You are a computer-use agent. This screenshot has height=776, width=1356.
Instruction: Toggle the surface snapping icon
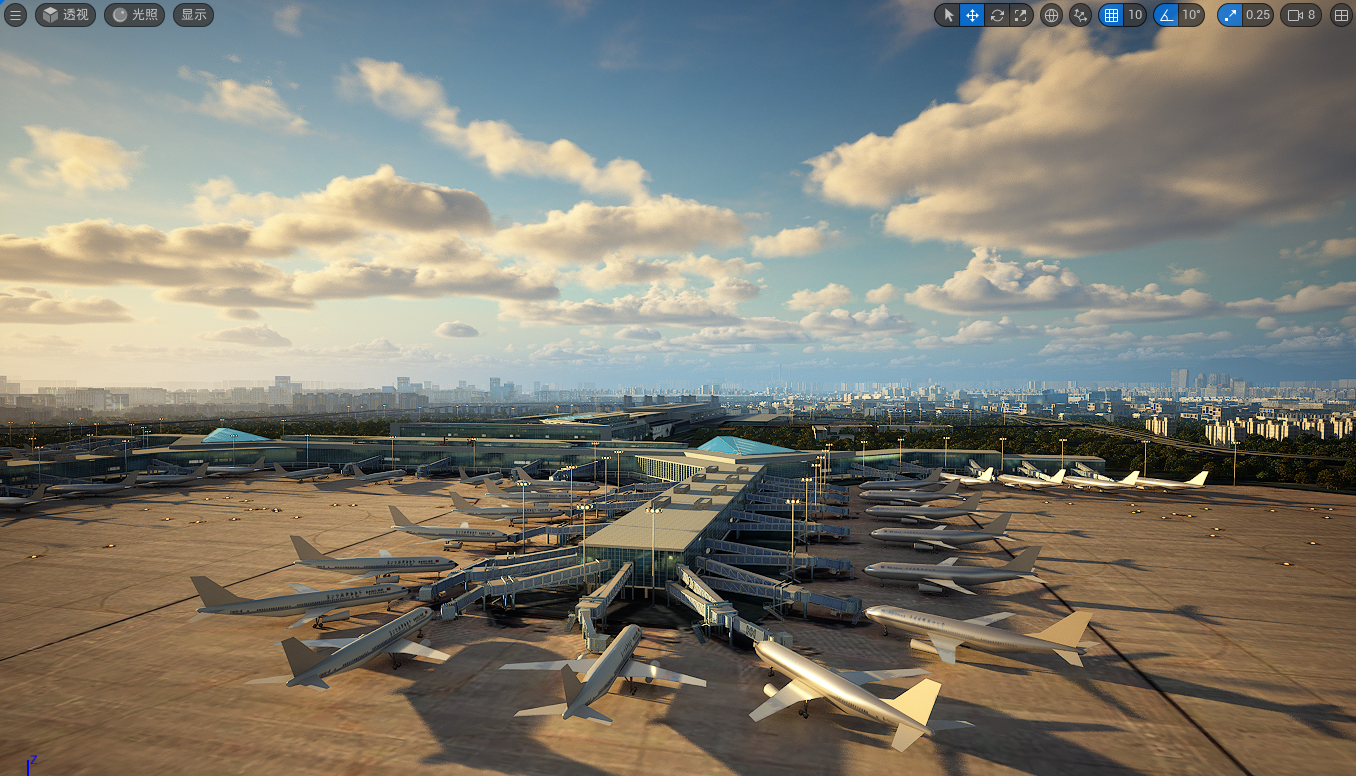pos(1080,15)
